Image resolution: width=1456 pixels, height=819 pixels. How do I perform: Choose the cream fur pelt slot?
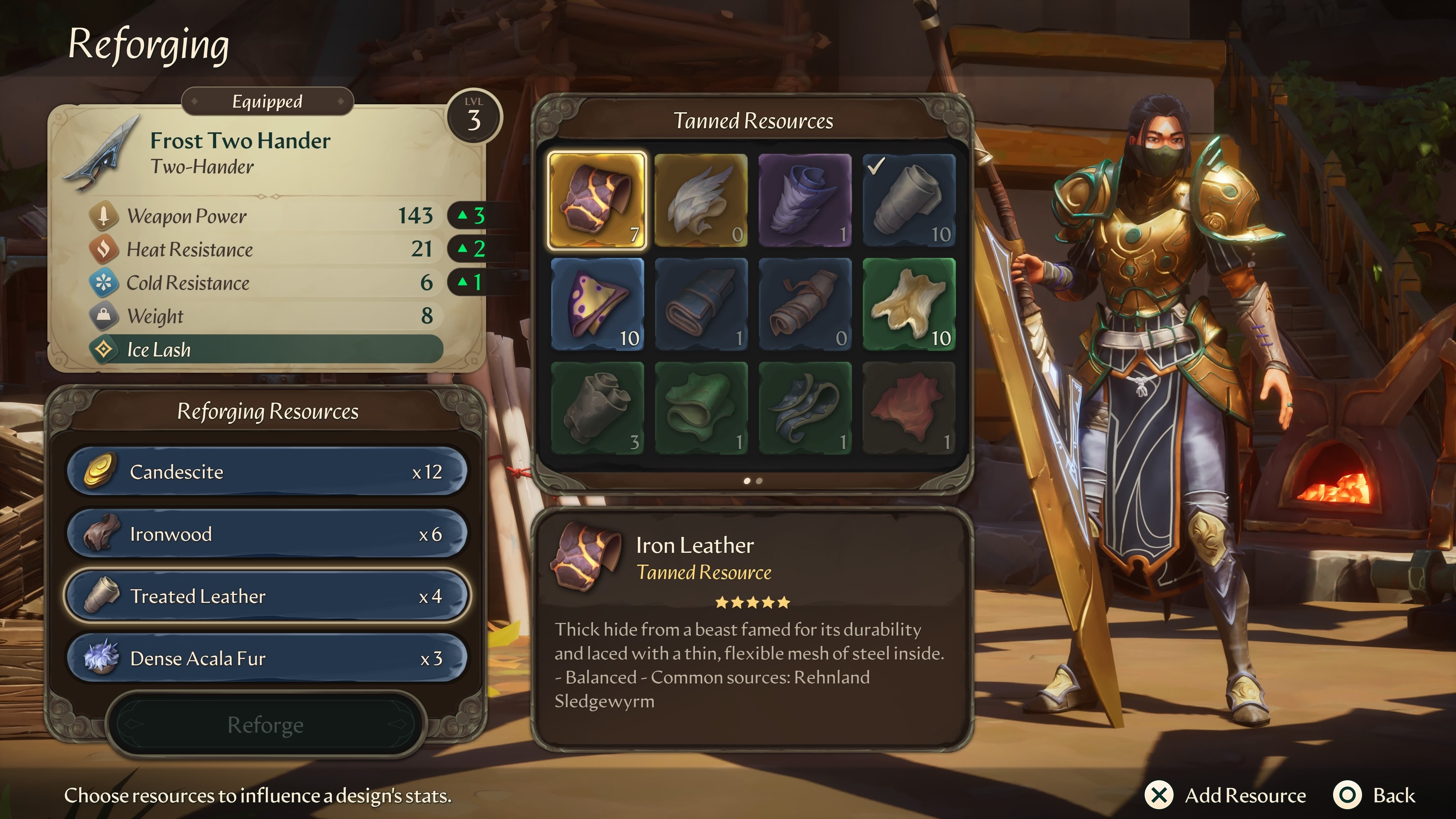point(909,304)
